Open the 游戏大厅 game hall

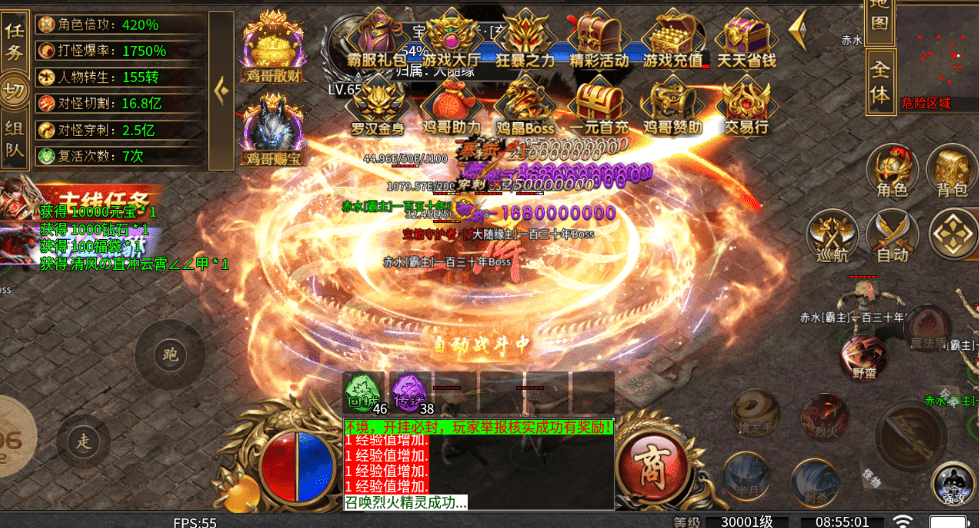[x=451, y=38]
